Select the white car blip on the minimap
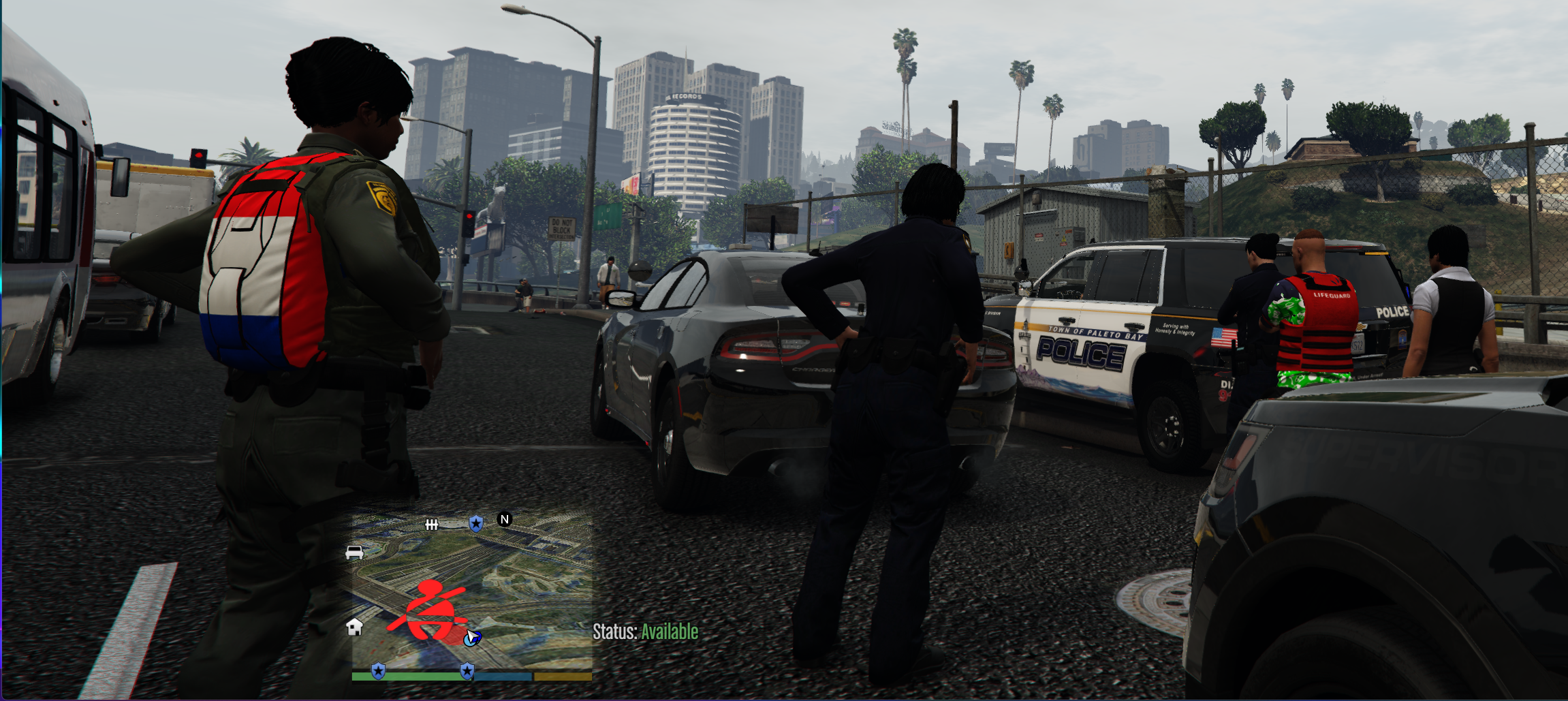 pos(354,552)
